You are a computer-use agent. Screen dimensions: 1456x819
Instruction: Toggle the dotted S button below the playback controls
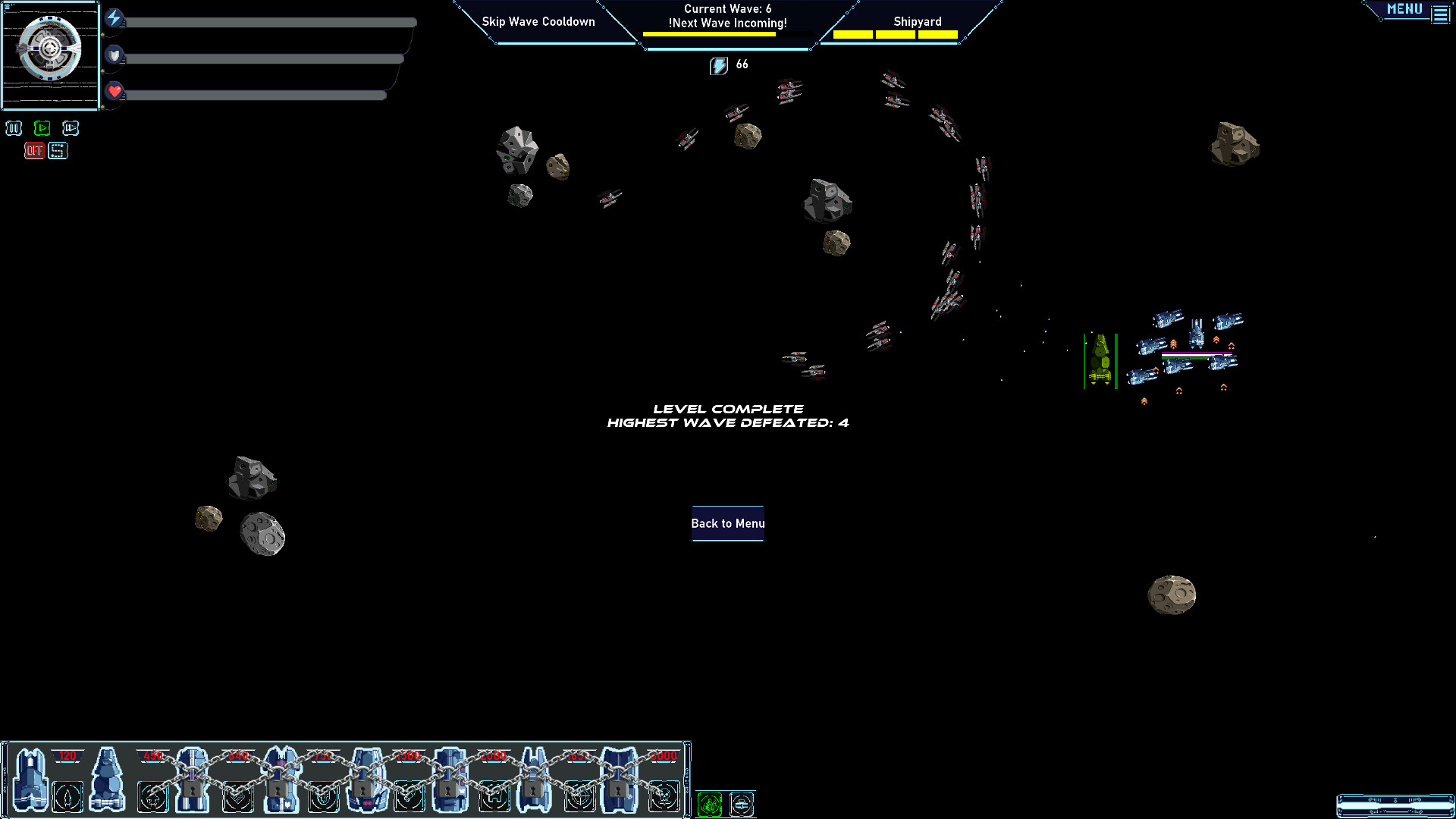pyautogui.click(x=58, y=150)
